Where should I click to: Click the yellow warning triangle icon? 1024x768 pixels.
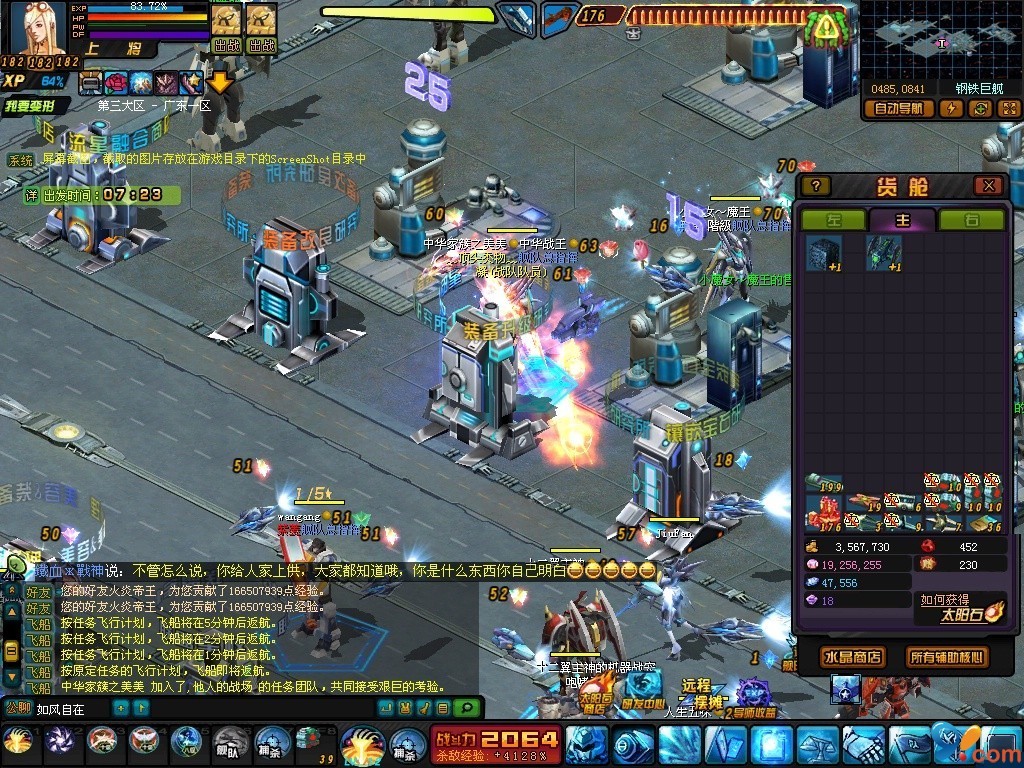(826, 28)
